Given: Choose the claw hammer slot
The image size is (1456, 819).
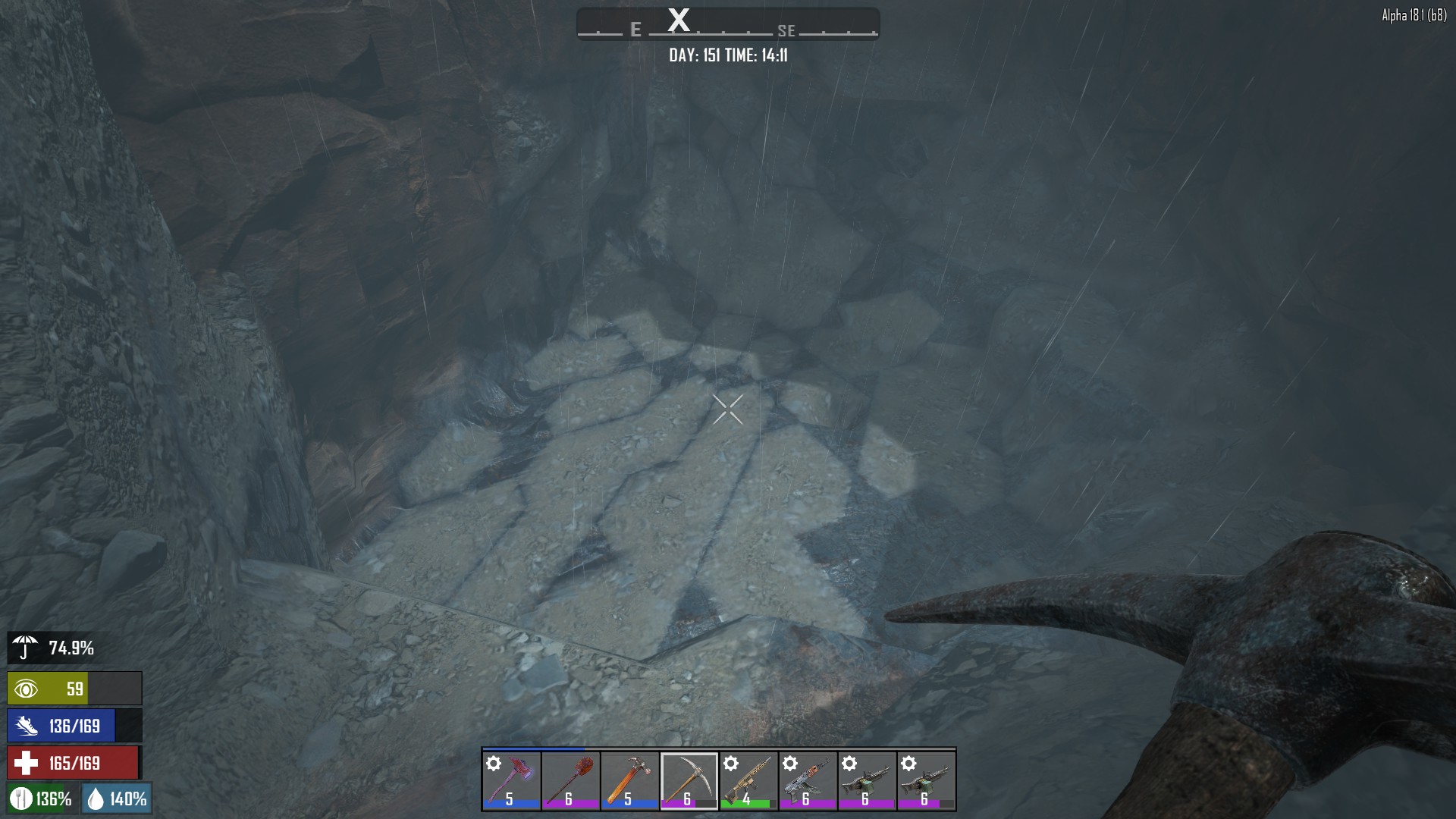Looking at the screenshot, I should 629,780.
